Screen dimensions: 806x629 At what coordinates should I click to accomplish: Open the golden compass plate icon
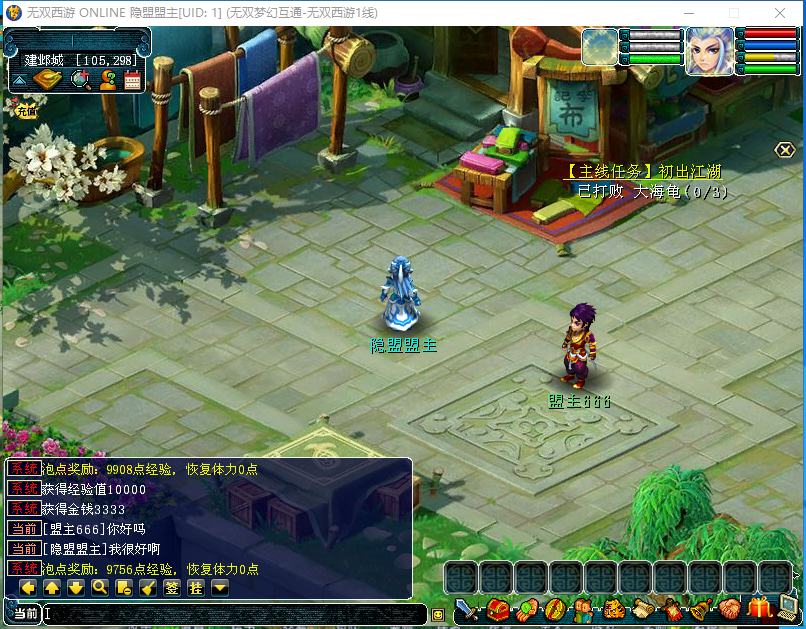tap(47, 80)
